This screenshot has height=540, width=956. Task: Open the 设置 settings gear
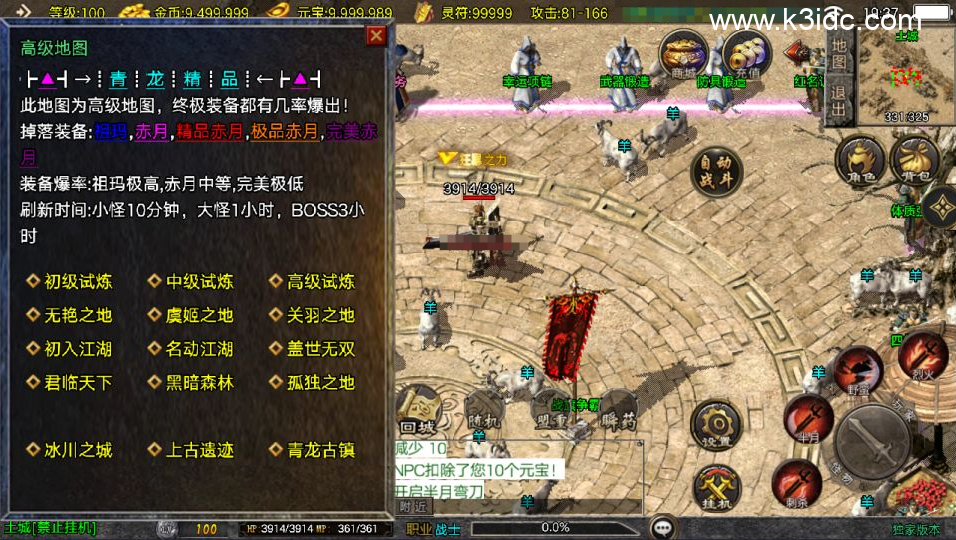click(x=716, y=424)
